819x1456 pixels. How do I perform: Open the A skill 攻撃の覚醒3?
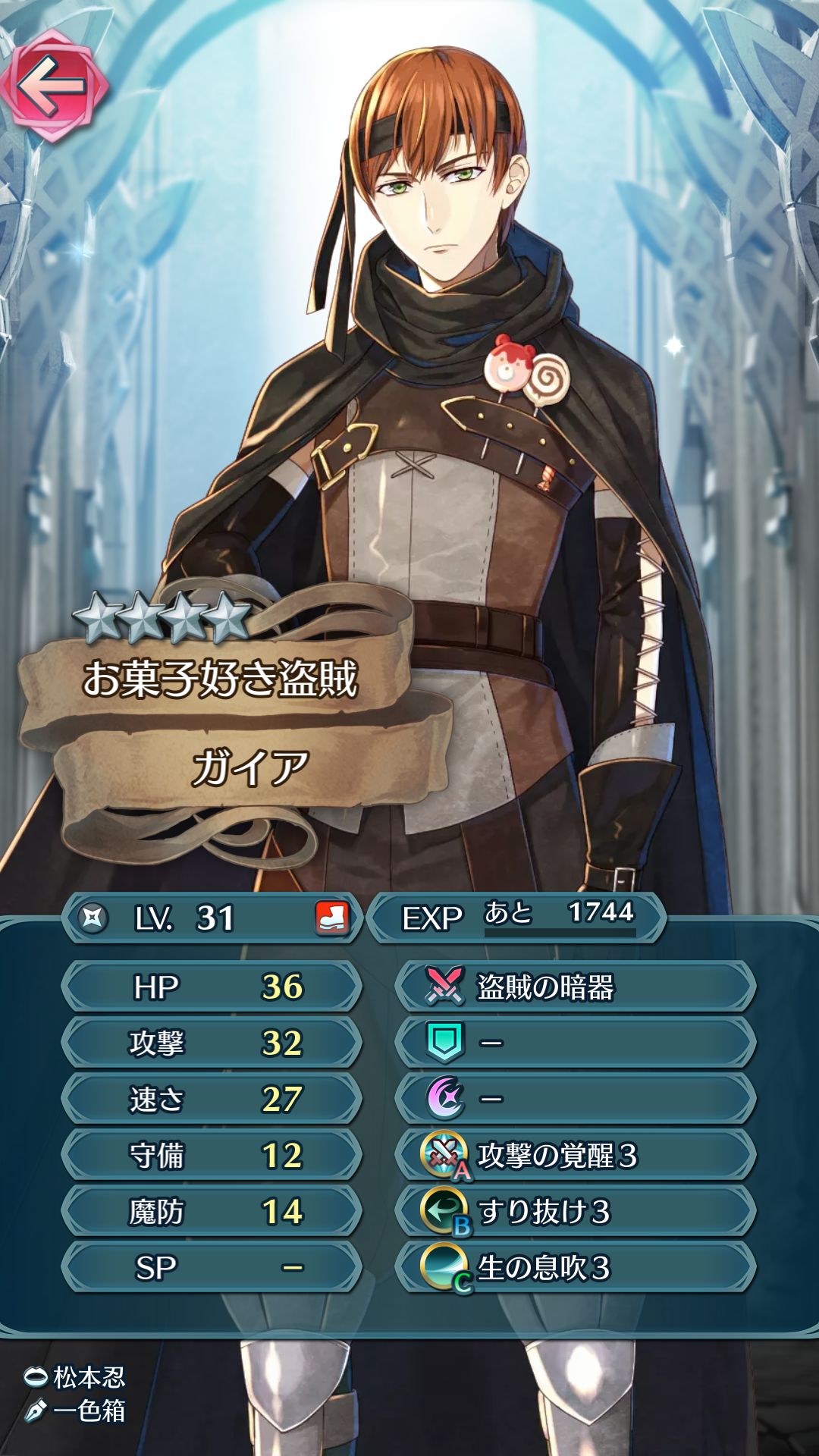click(x=575, y=1155)
